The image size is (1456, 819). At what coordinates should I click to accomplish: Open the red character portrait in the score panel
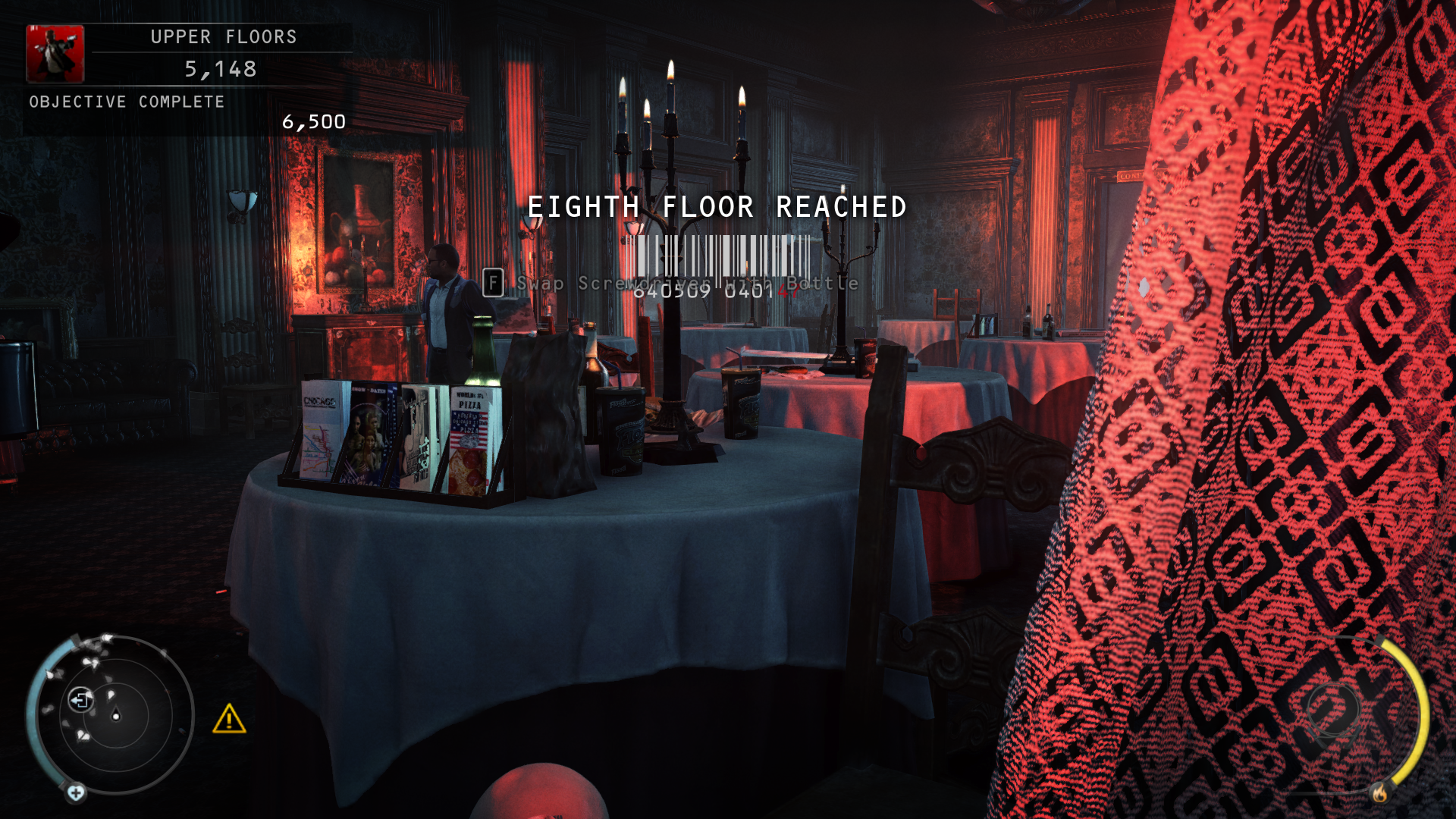tap(55, 54)
